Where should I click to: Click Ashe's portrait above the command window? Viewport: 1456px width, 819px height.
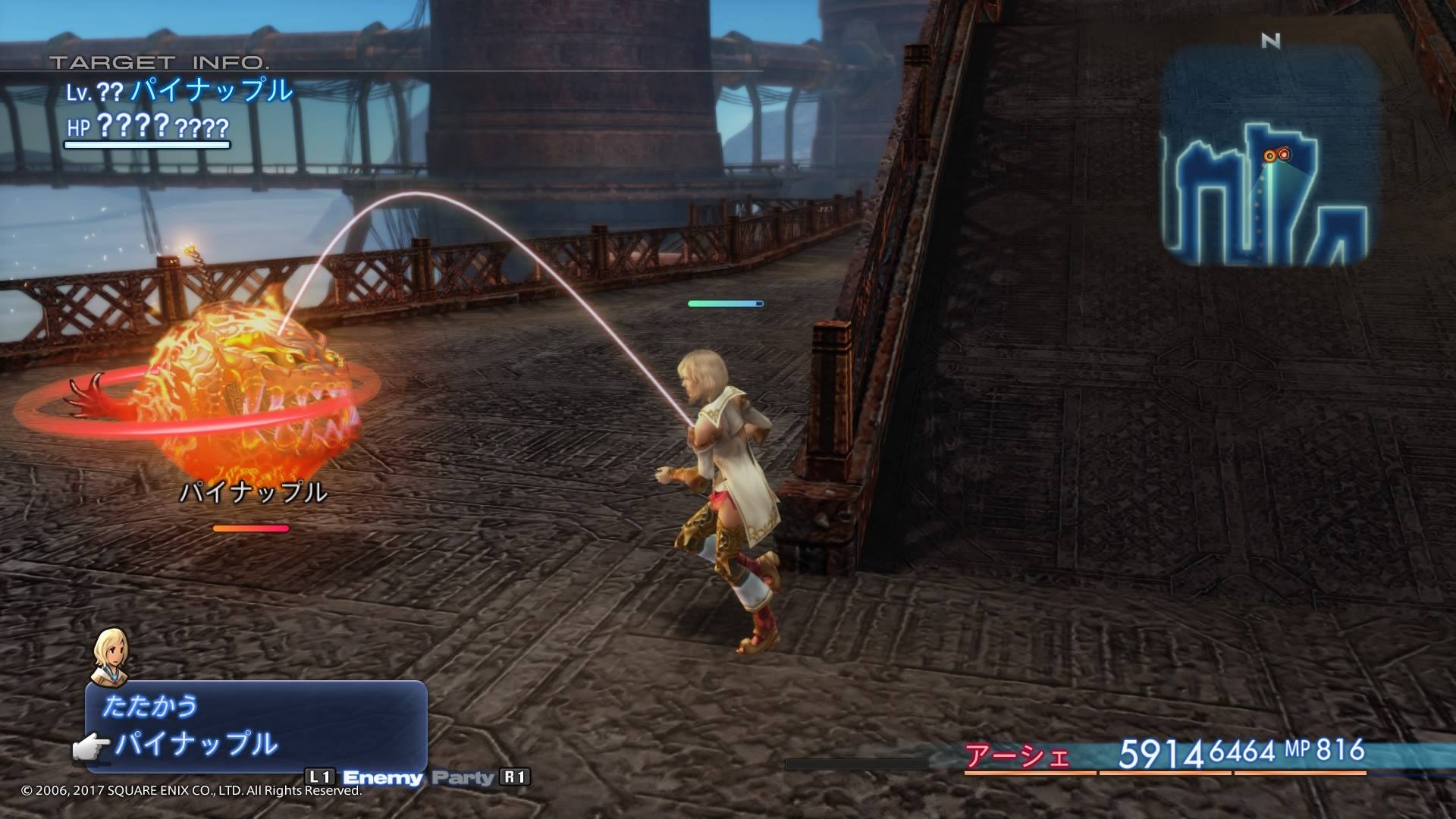111,657
